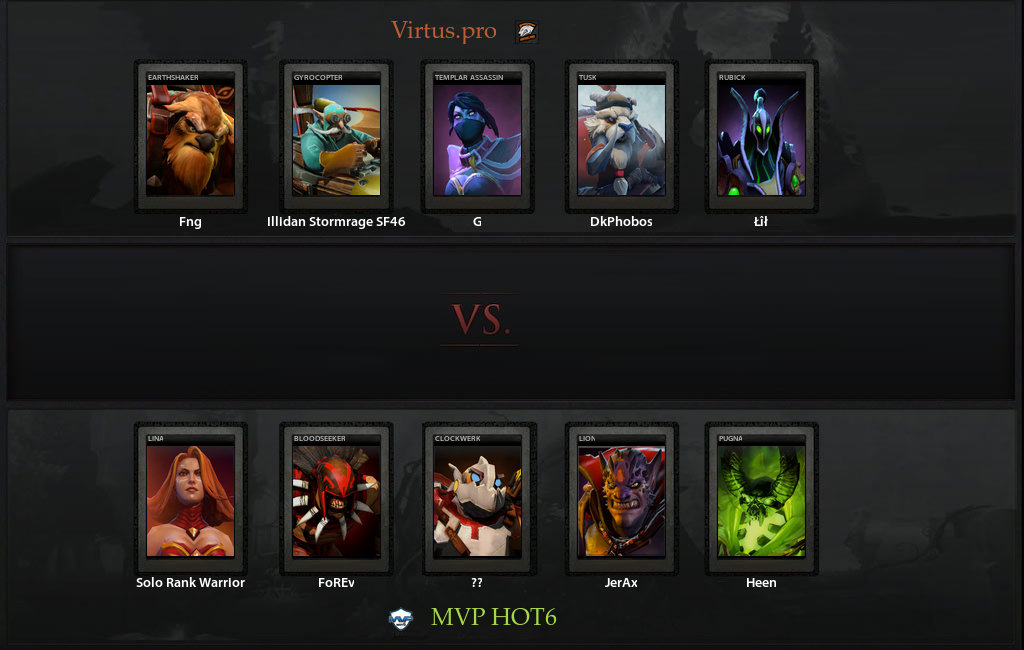Select the Earthshaker hero card
1024x650 pixels.
click(190, 139)
